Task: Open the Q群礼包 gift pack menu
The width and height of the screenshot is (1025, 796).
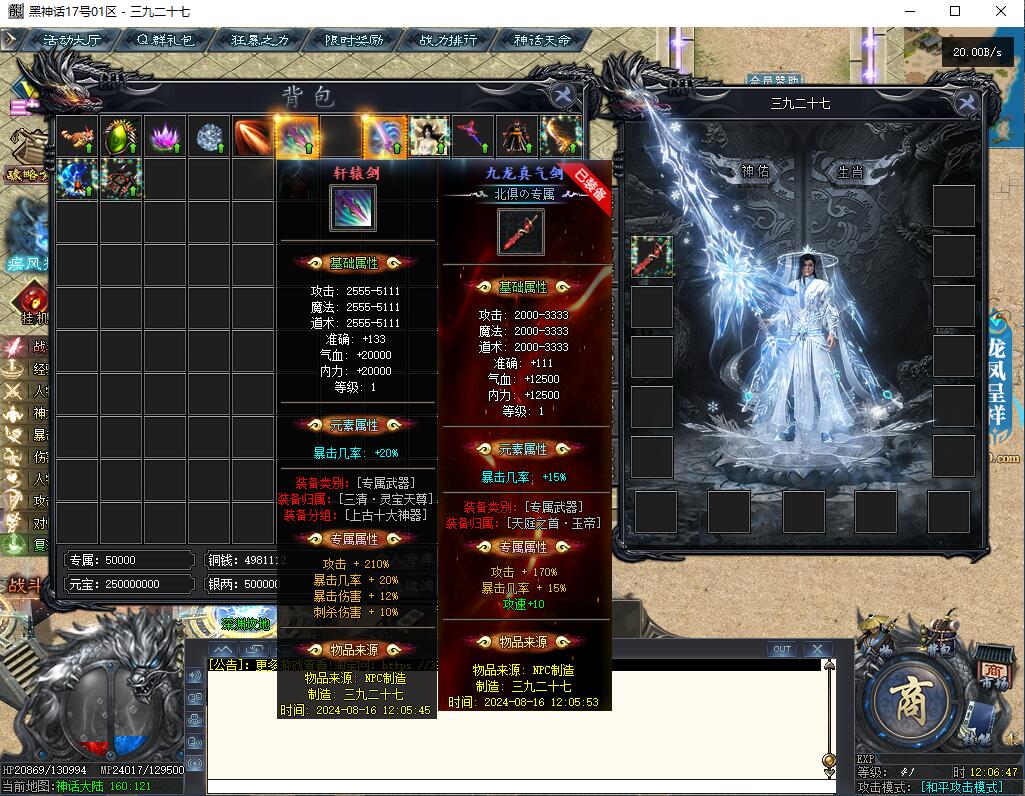Action: point(166,41)
